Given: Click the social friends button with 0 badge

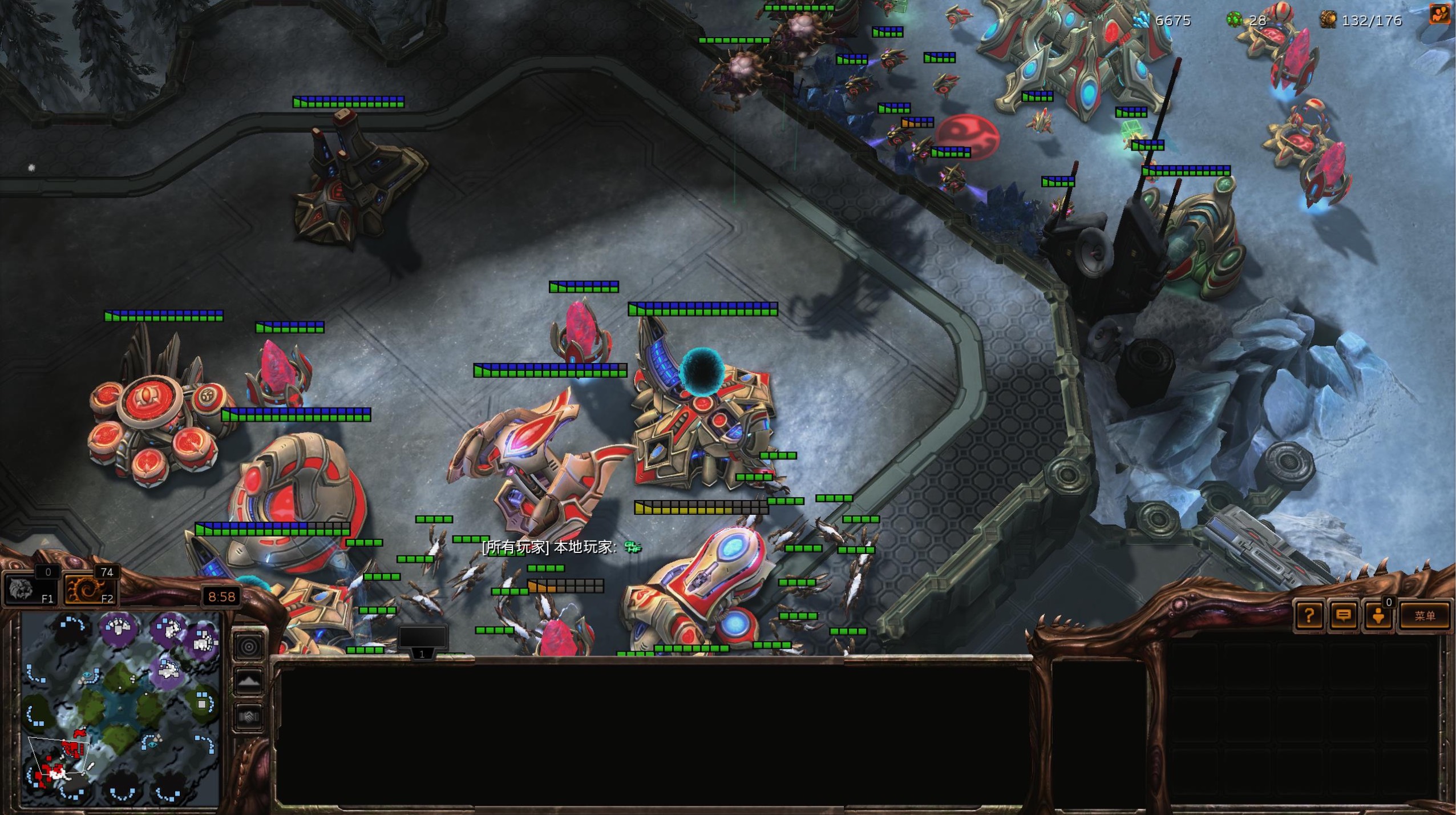Looking at the screenshot, I should (x=1378, y=616).
